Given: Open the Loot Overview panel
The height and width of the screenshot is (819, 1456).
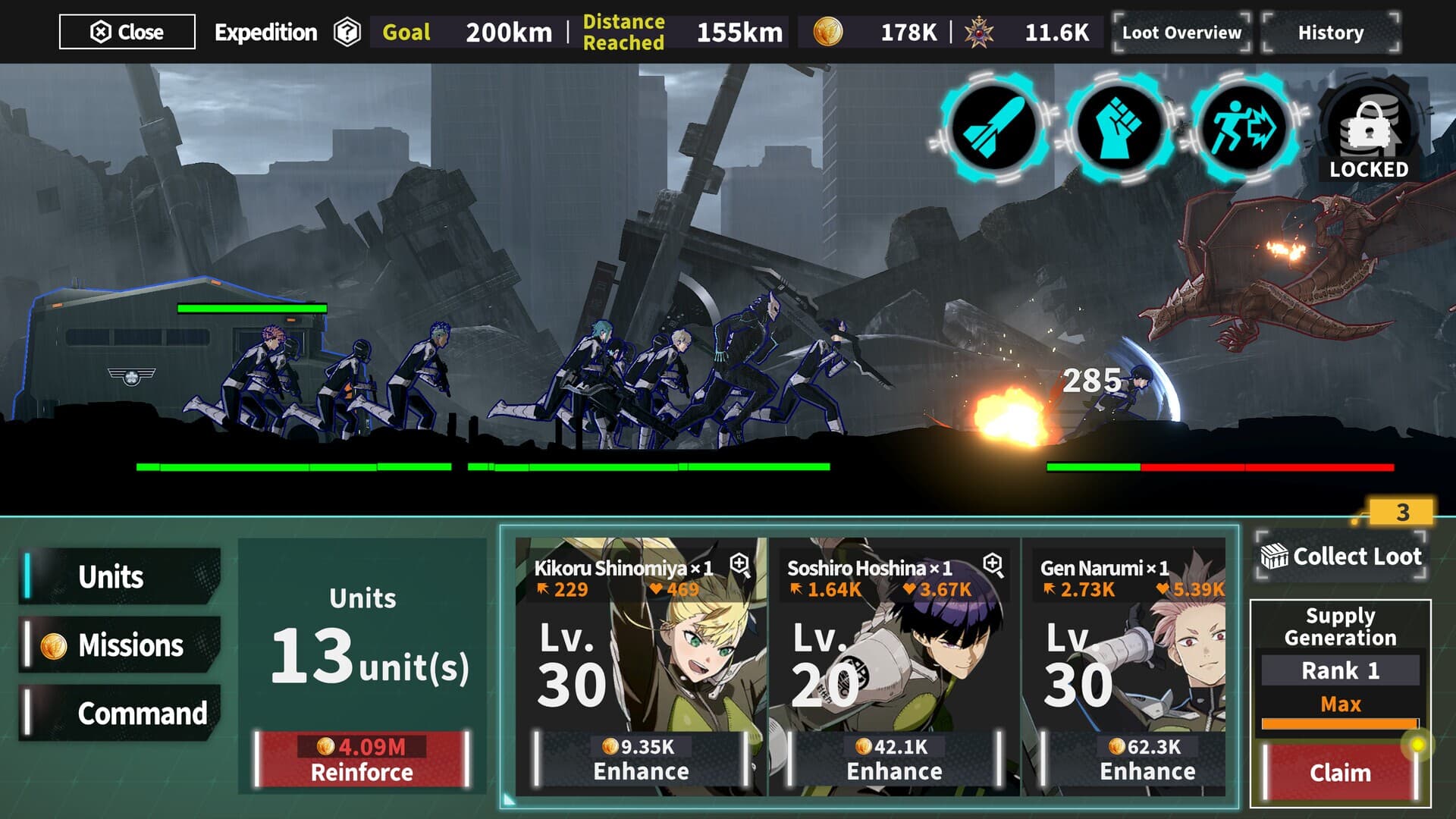Looking at the screenshot, I should 1179,33.
